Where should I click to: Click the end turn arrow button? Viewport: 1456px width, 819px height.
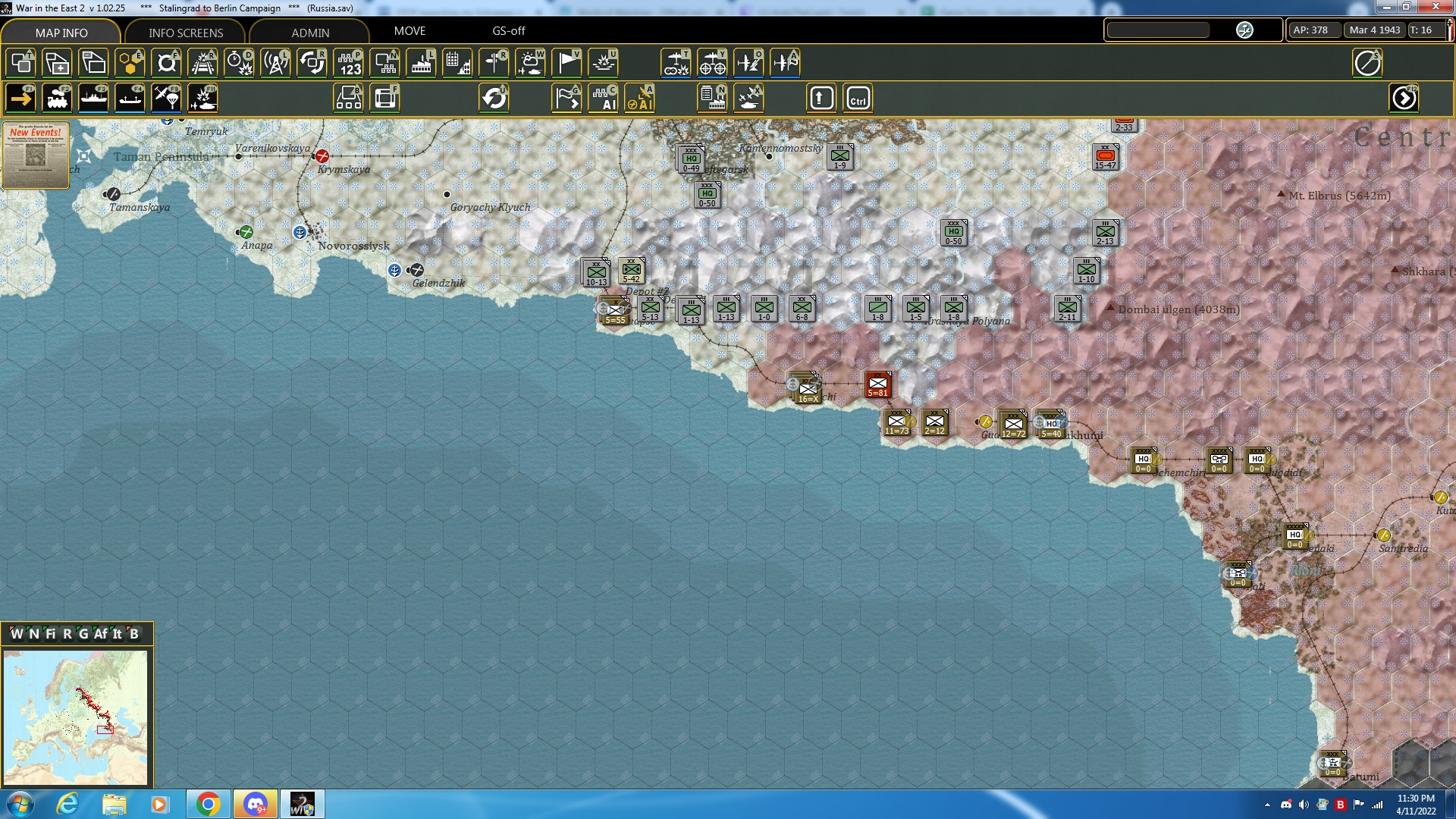click(1405, 97)
